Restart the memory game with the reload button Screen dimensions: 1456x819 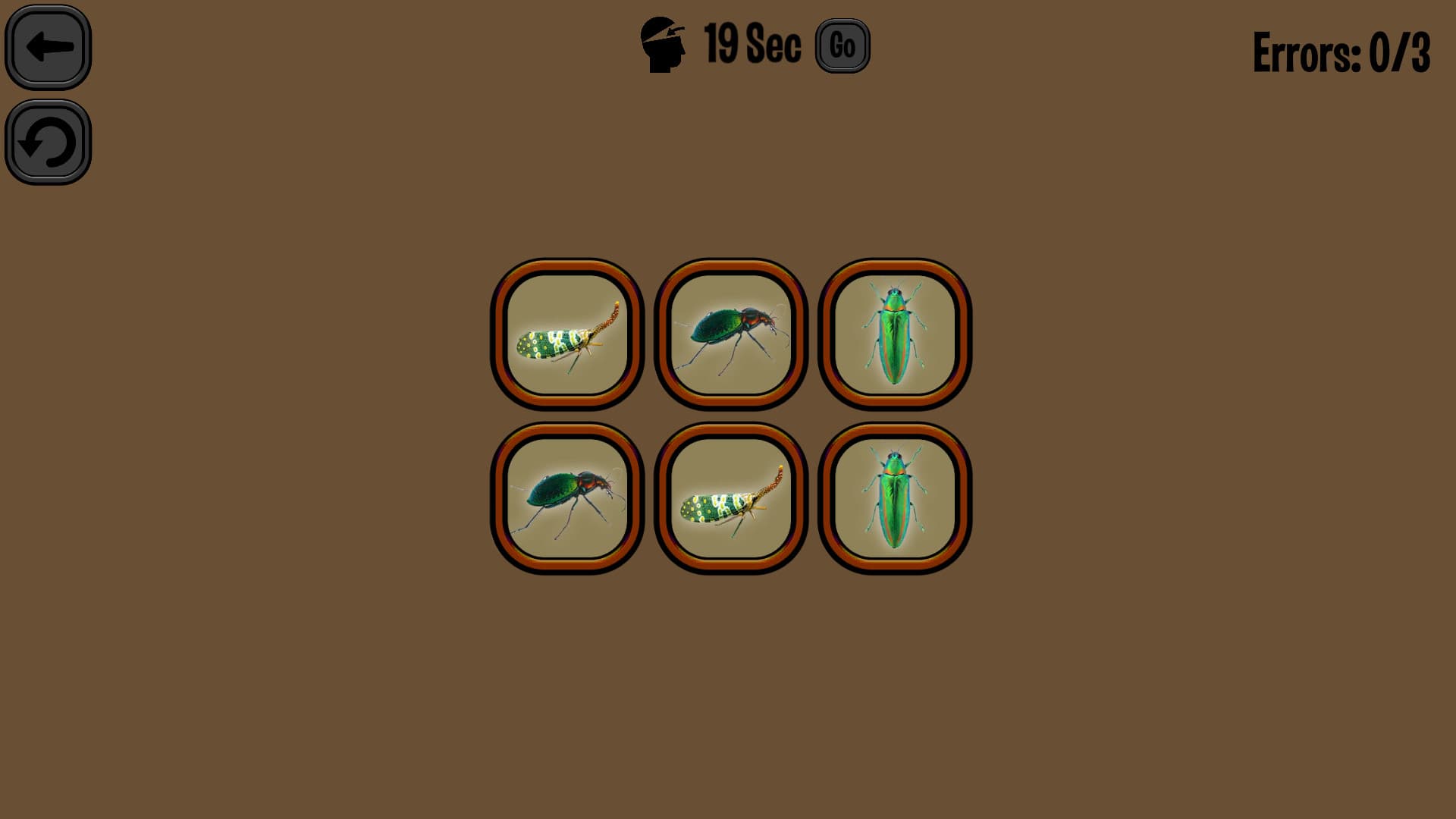click(48, 144)
